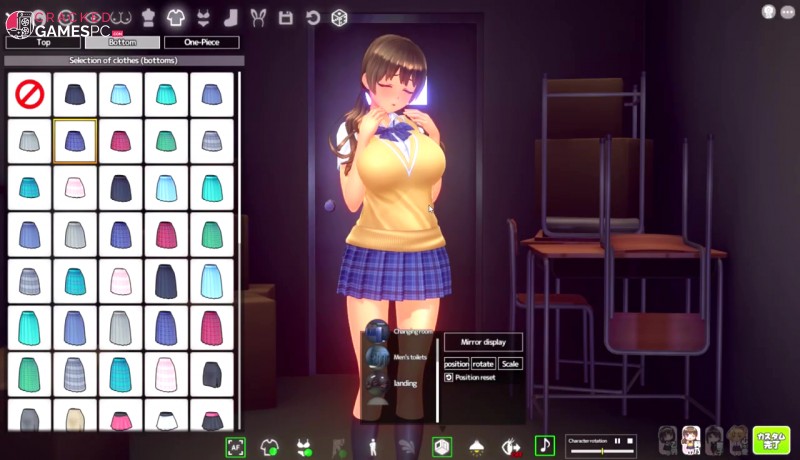Screen dimensions: 800x460
Task: Choose the position button
Action: [x=456, y=364]
